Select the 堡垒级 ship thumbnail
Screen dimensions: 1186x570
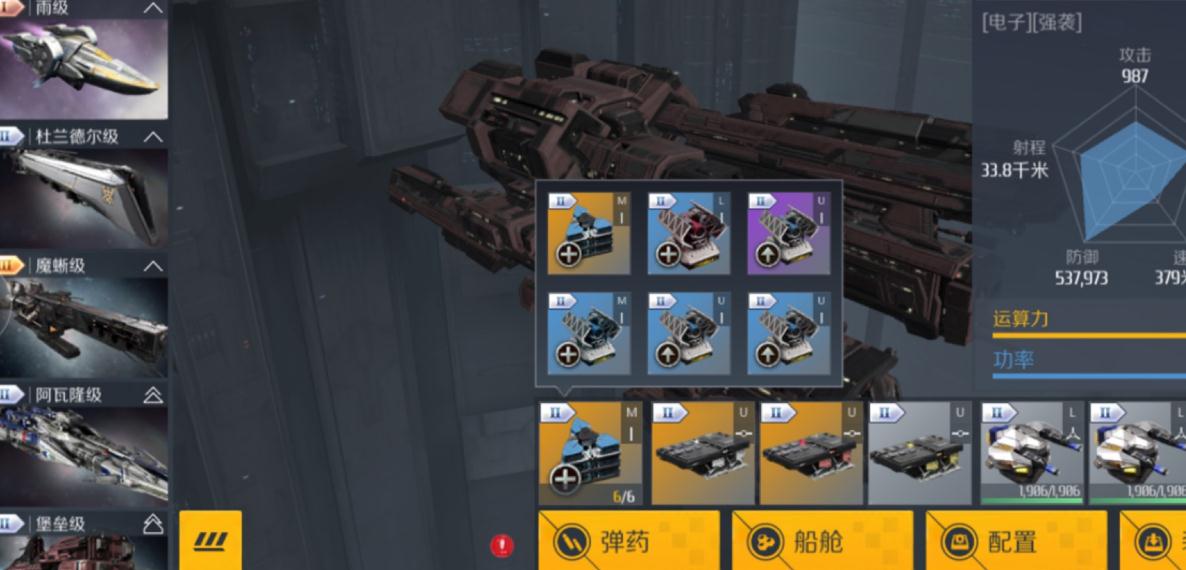(84, 552)
